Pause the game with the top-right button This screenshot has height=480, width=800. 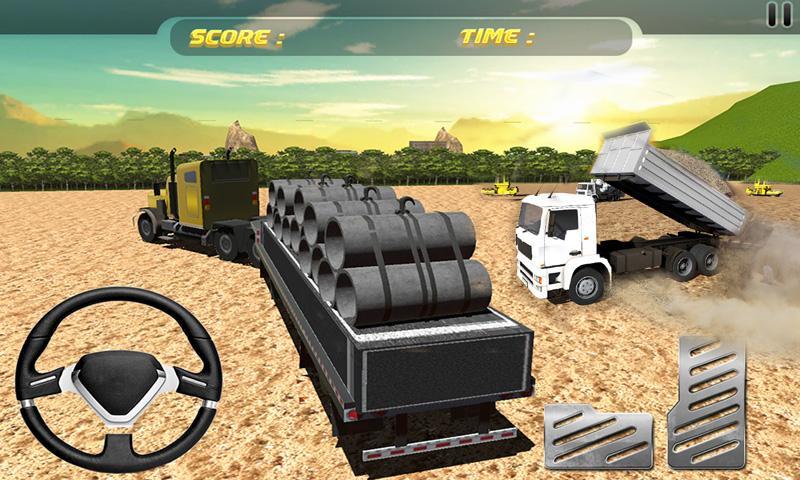point(778,14)
